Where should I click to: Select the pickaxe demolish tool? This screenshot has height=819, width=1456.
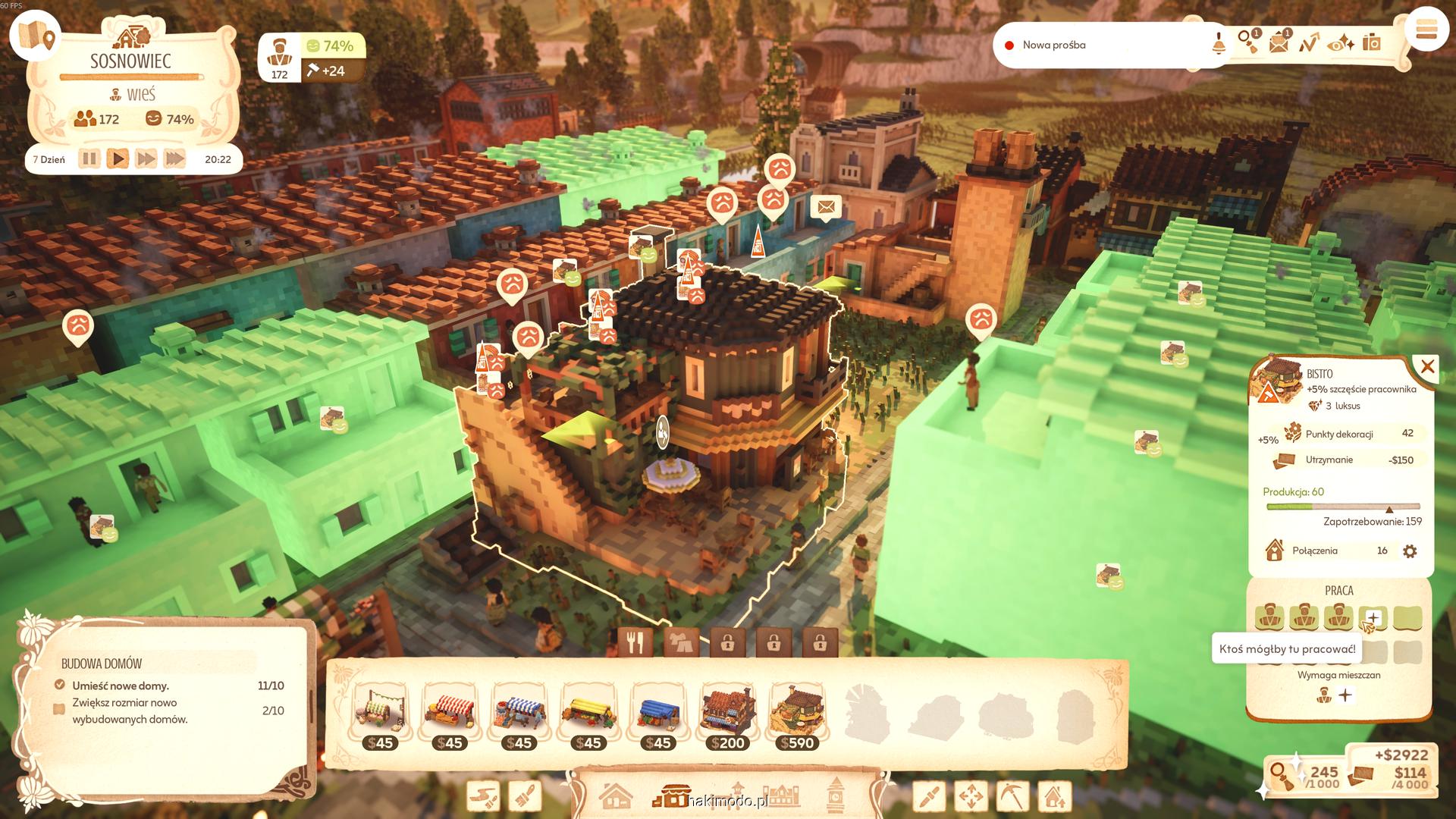pos(1012,797)
